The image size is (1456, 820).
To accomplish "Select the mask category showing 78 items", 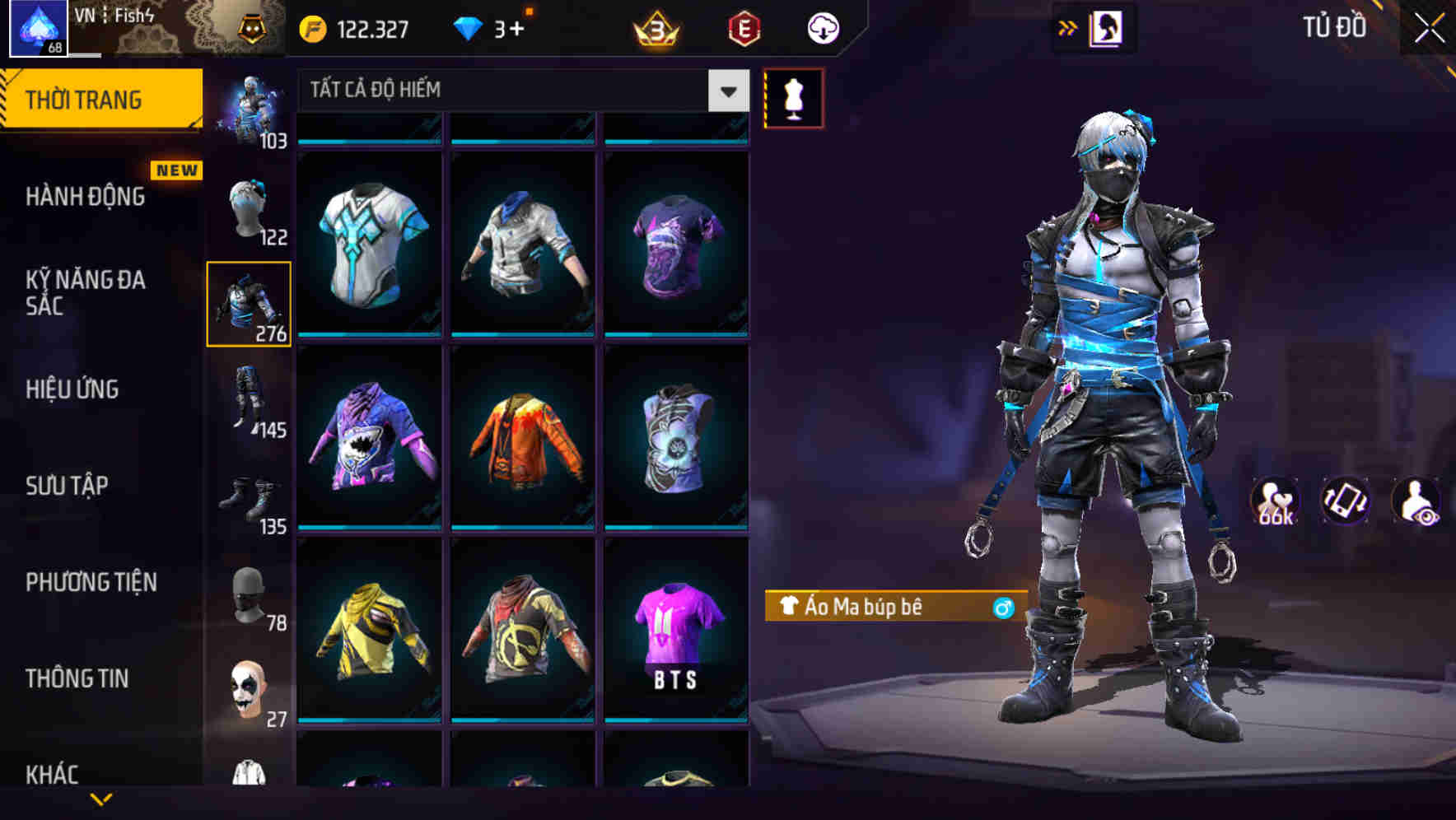I will 251,597.
